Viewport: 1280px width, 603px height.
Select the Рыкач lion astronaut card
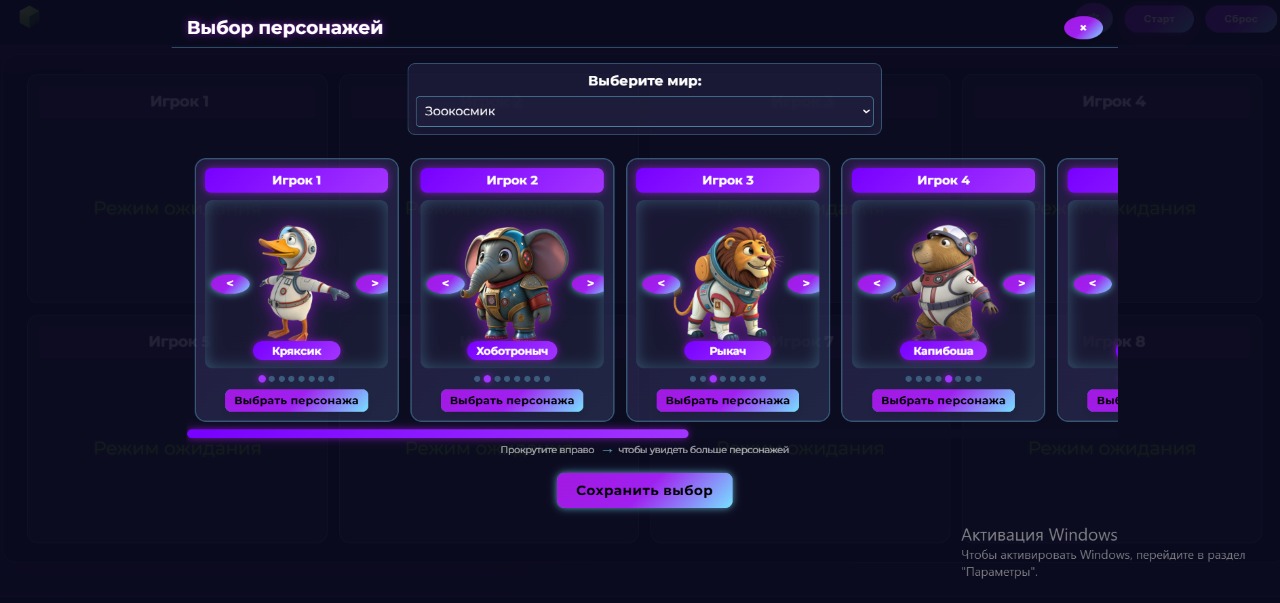(x=727, y=284)
